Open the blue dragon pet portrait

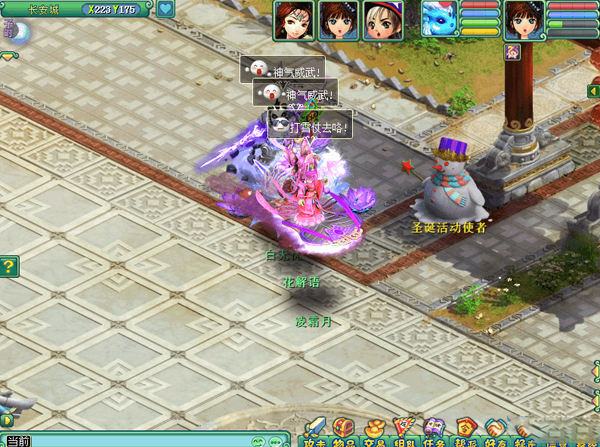[438, 19]
